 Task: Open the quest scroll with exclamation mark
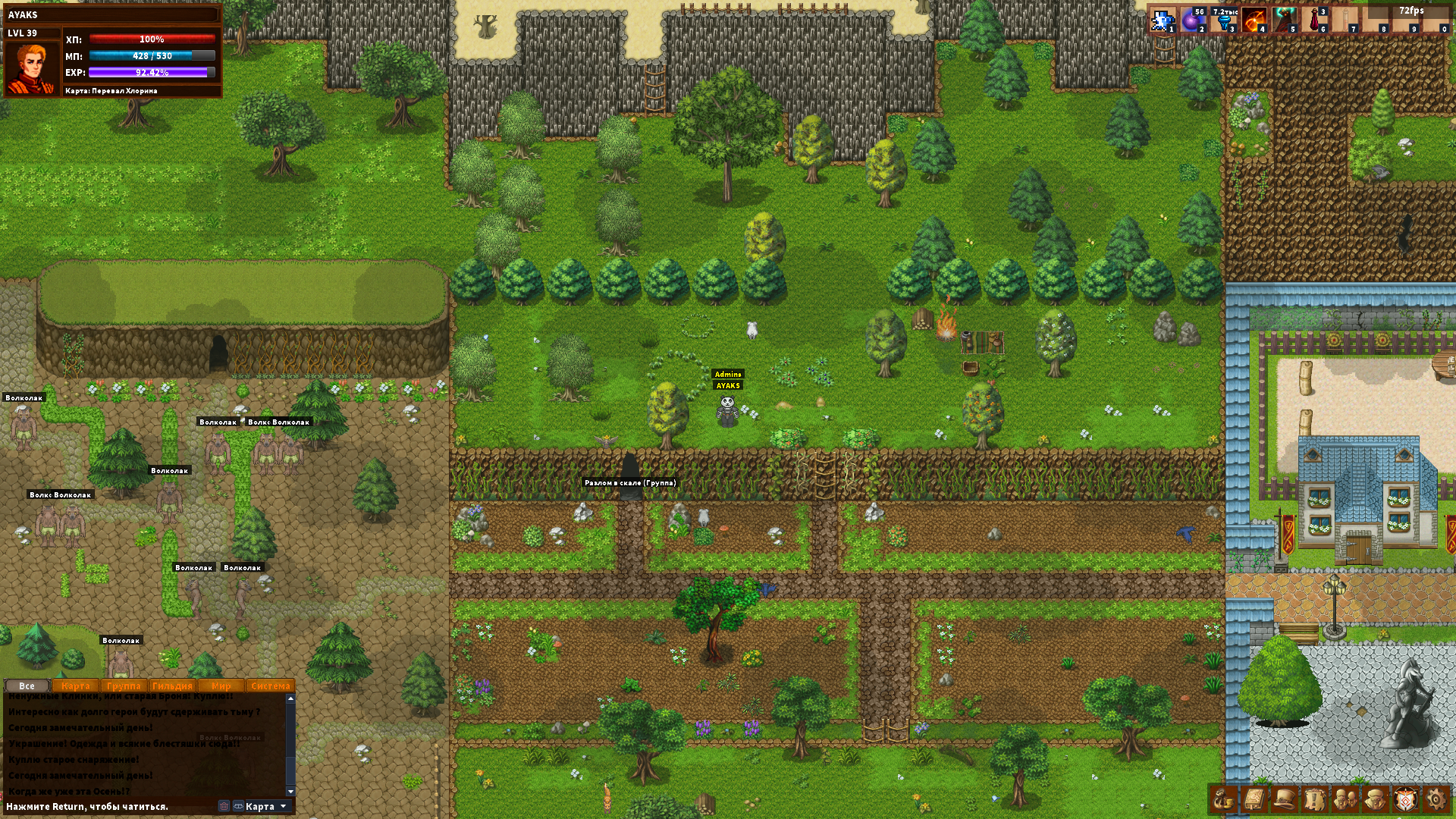tap(1314, 799)
